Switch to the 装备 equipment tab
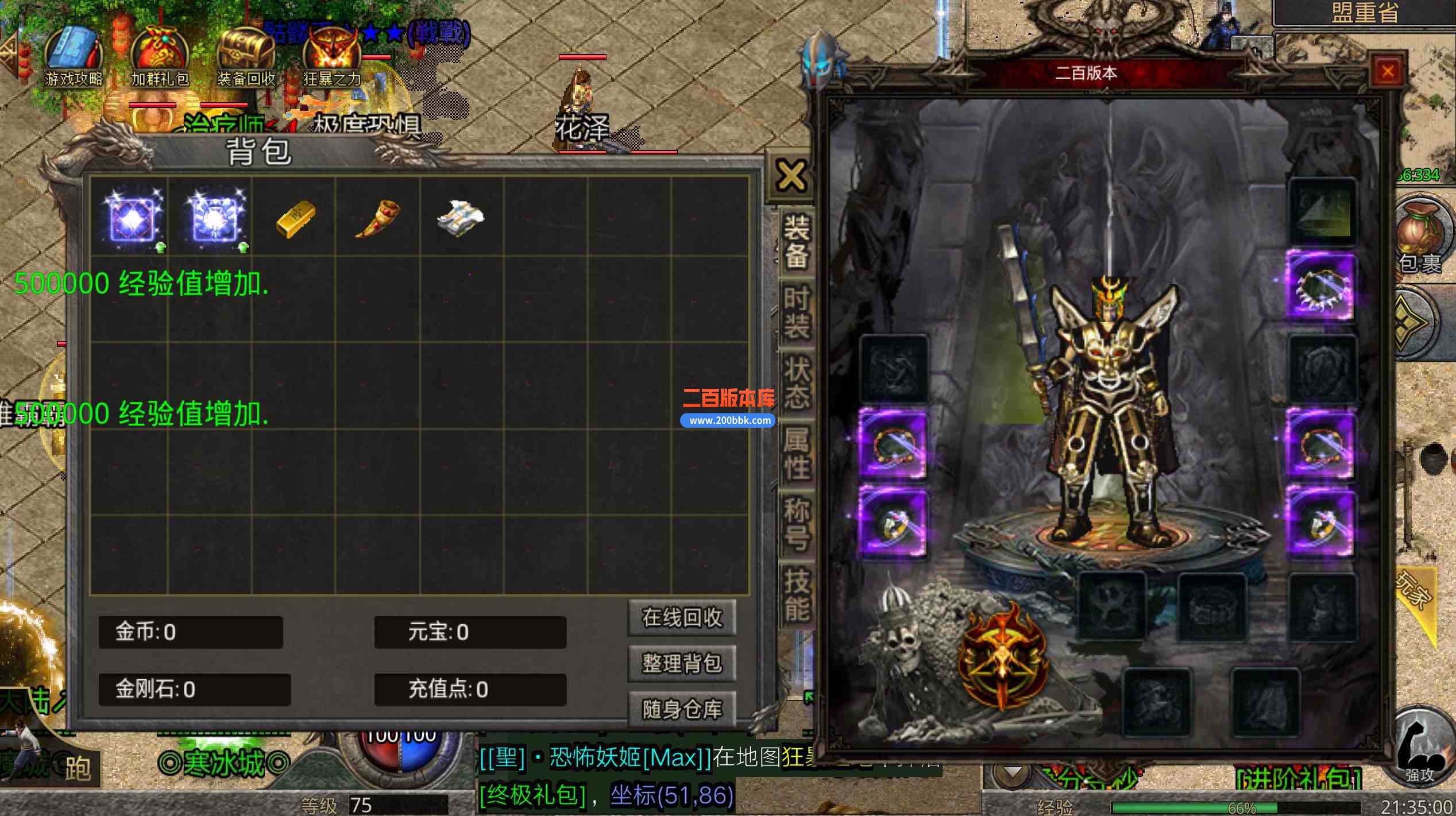The height and width of the screenshot is (816, 1456). (797, 241)
